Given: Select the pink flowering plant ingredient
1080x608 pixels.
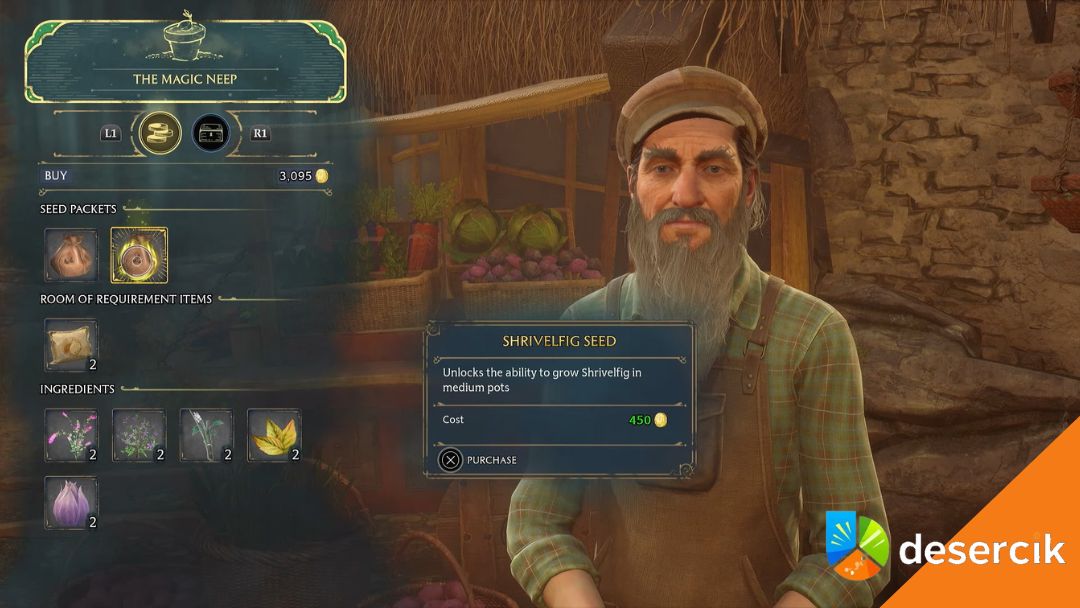Looking at the screenshot, I should 71,435.
